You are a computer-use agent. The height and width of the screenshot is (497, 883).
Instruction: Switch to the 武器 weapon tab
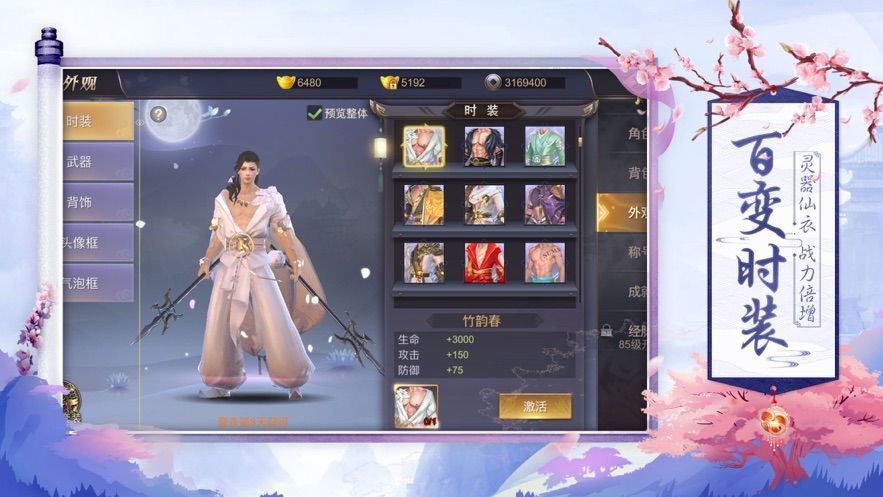coord(97,162)
